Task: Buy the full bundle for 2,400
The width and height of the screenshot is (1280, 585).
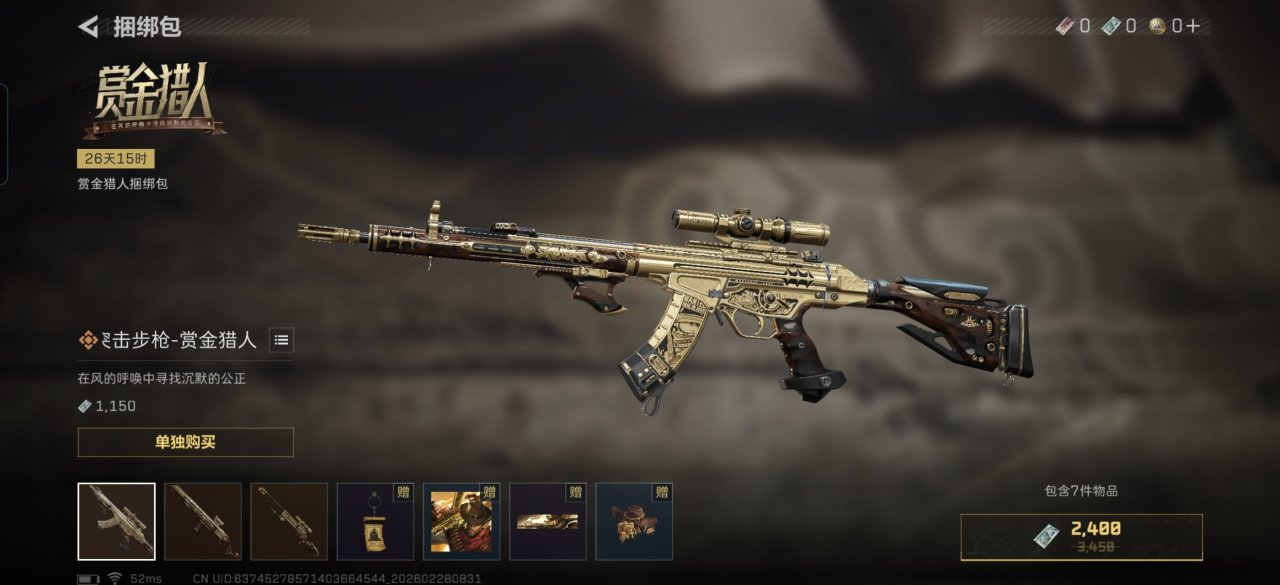Action: [x=1081, y=536]
